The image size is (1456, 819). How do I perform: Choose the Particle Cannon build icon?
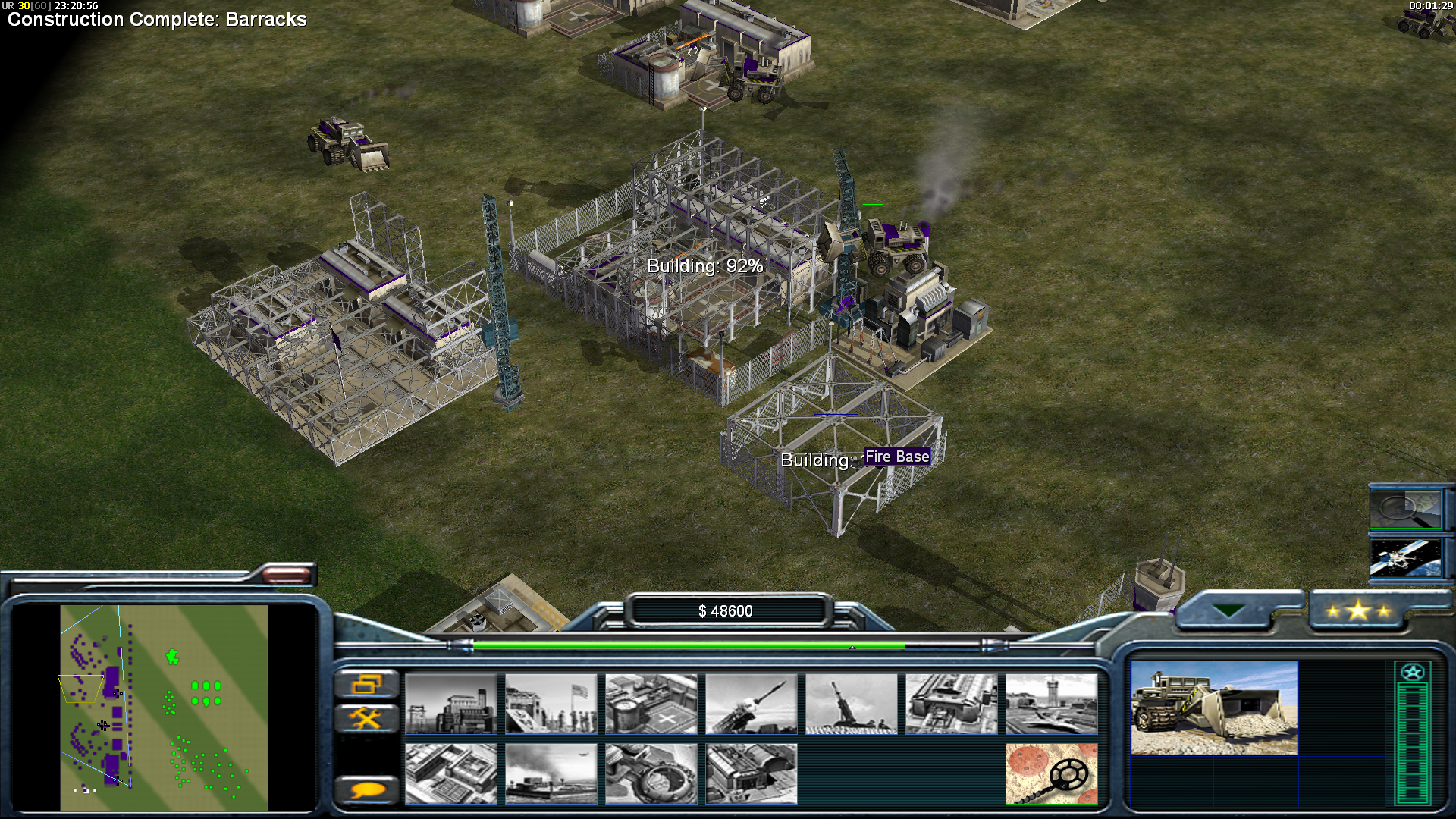tap(651, 773)
